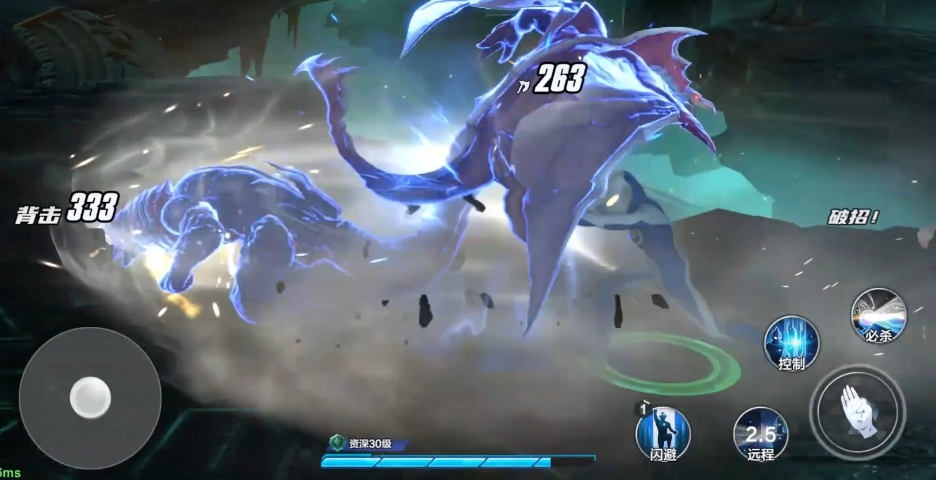Activate the 闪避 dodge skill
Viewport: 936px width, 480px height.
[662, 433]
